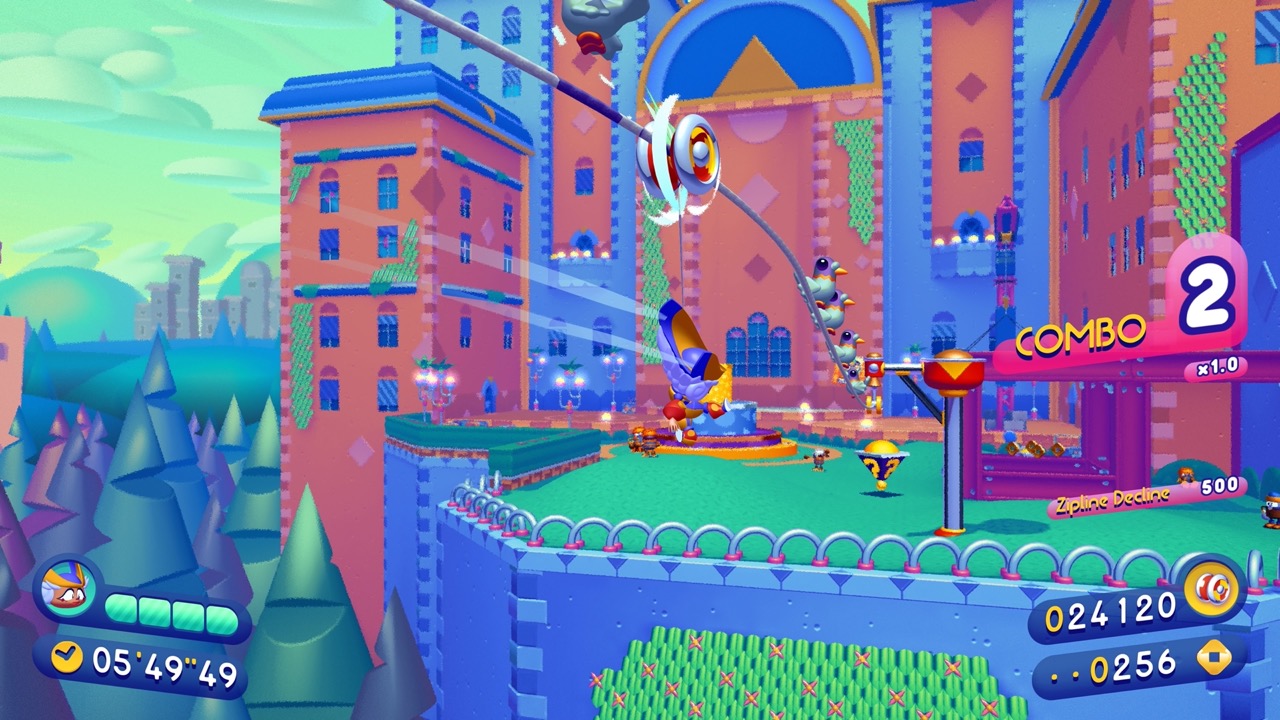The height and width of the screenshot is (720, 1280).
Task: Click Penny's character portrait icon
Action: [x=67, y=587]
